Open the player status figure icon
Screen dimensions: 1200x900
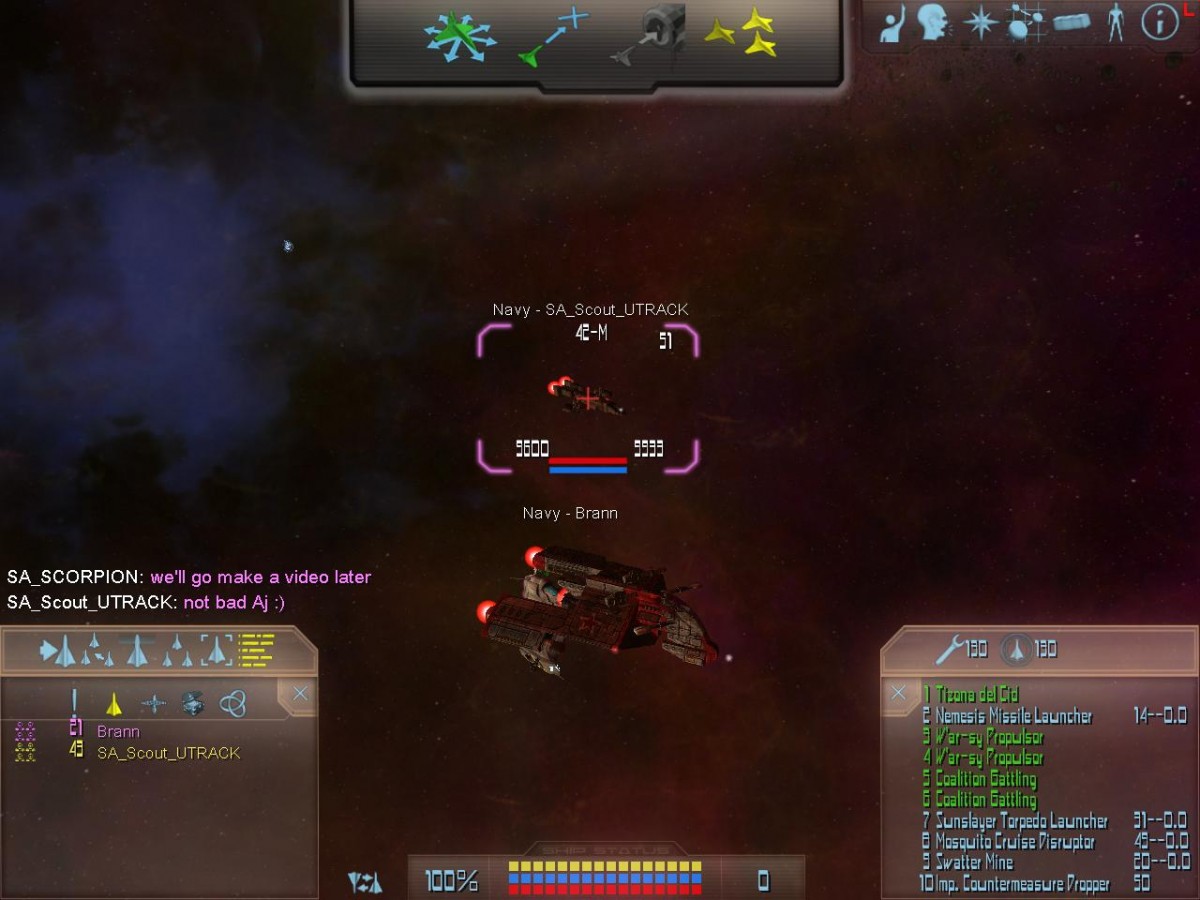click(1116, 22)
